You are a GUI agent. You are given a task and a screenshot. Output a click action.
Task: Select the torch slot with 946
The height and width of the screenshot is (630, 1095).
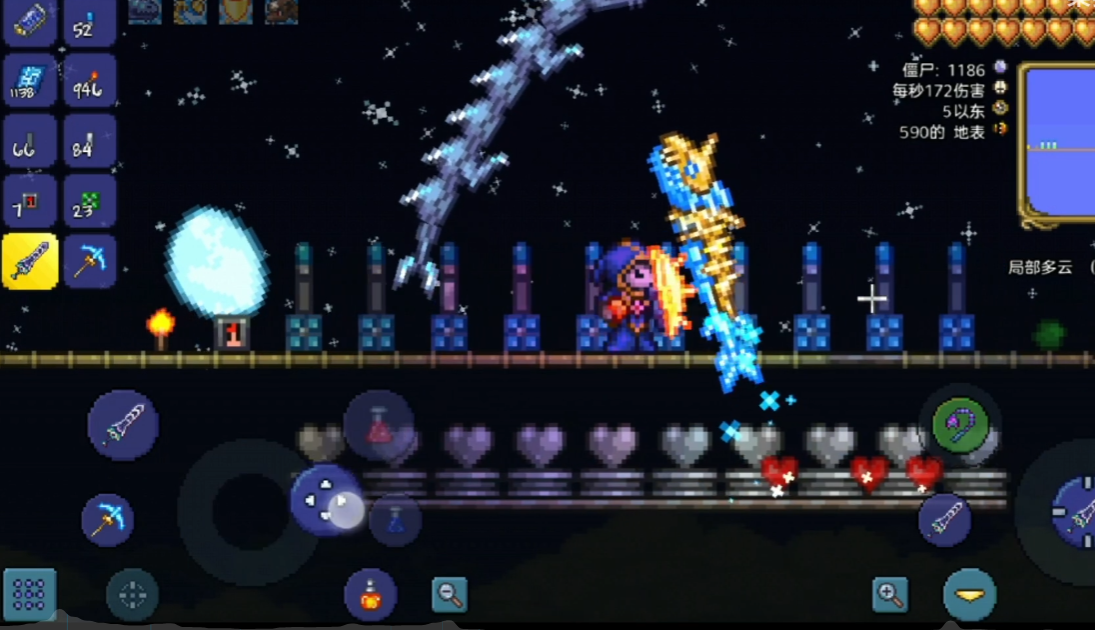(90, 81)
